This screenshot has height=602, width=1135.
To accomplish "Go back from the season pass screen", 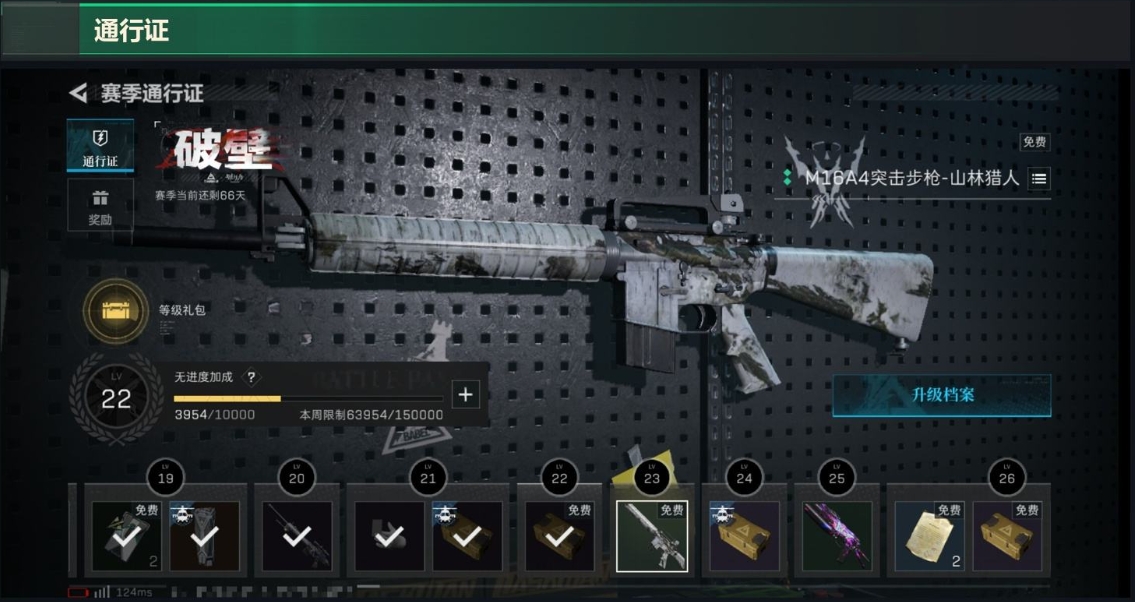I will (x=78, y=94).
